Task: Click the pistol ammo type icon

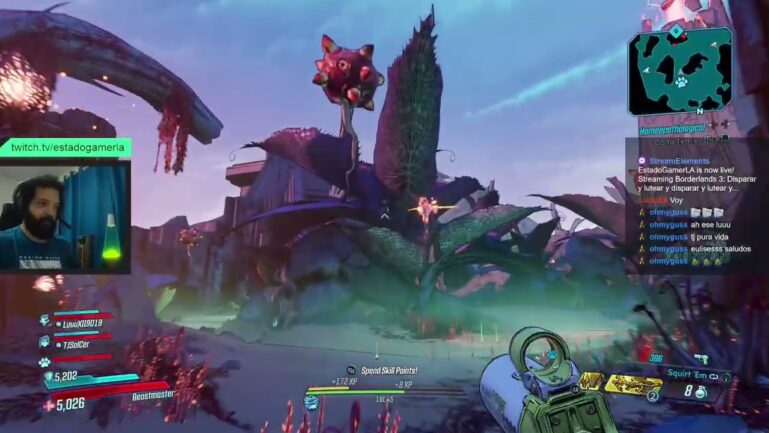Action: coord(700,357)
